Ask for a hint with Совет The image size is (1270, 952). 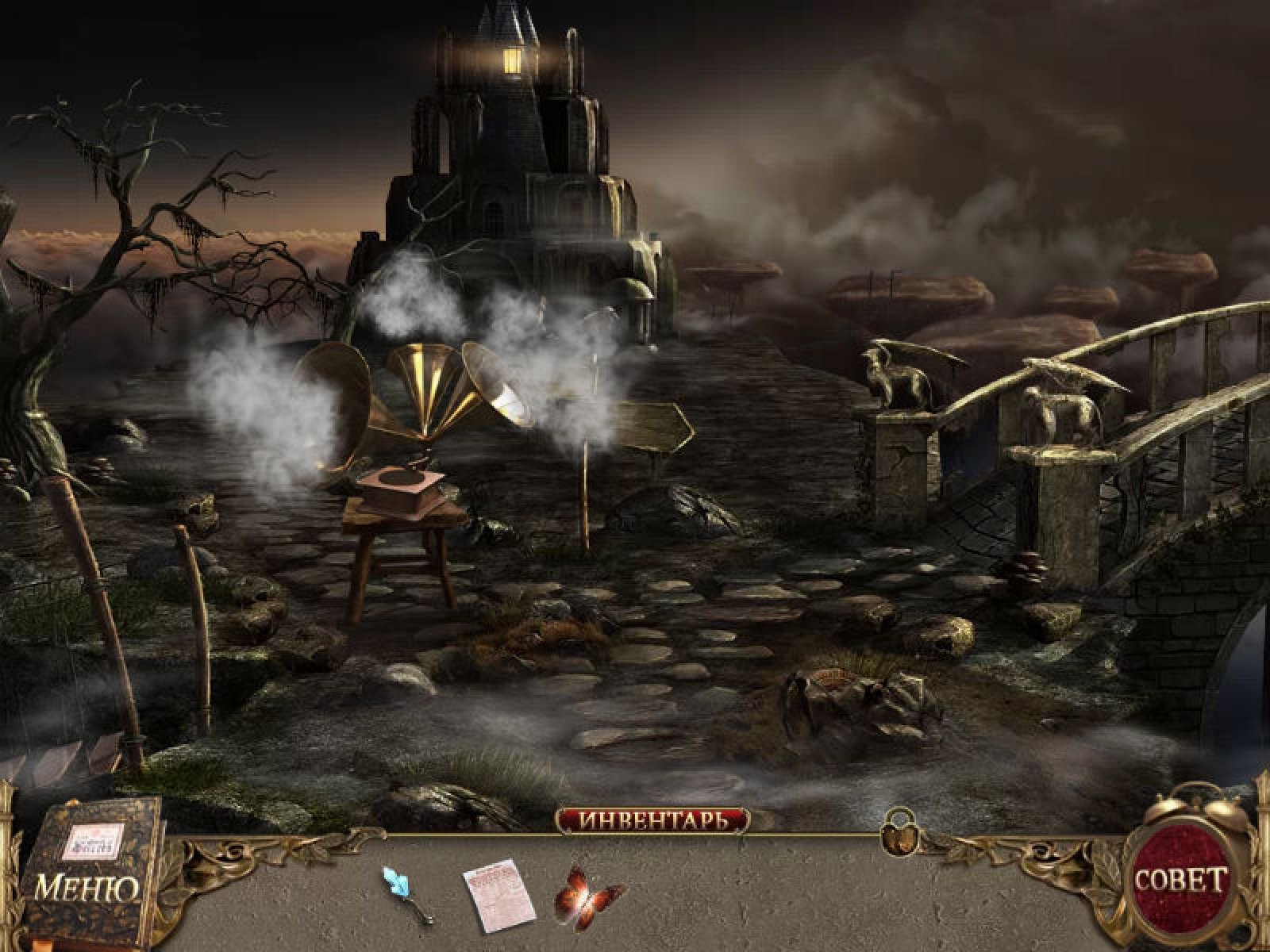pos(1181,879)
